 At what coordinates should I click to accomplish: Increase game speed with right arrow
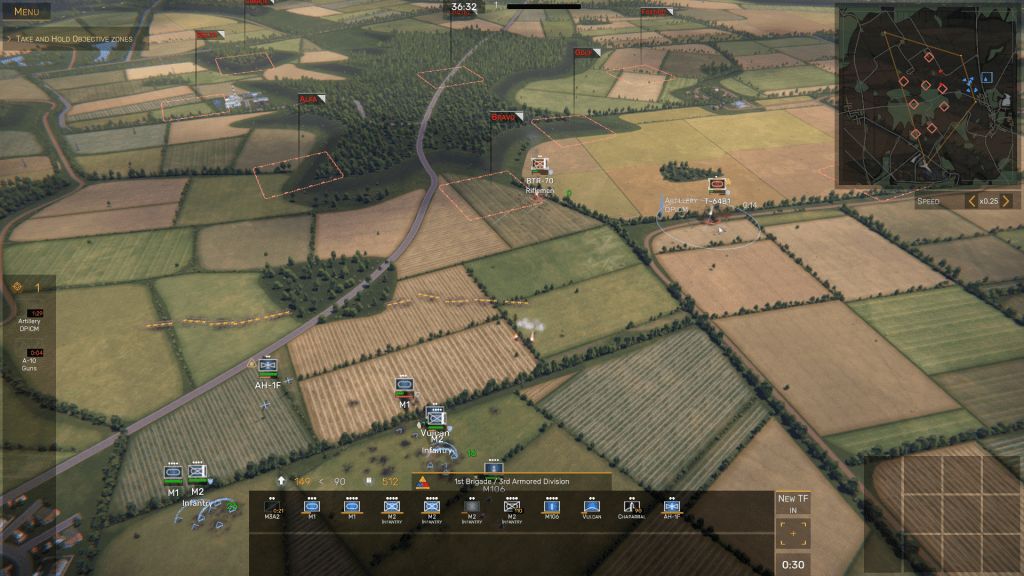point(1006,201)
